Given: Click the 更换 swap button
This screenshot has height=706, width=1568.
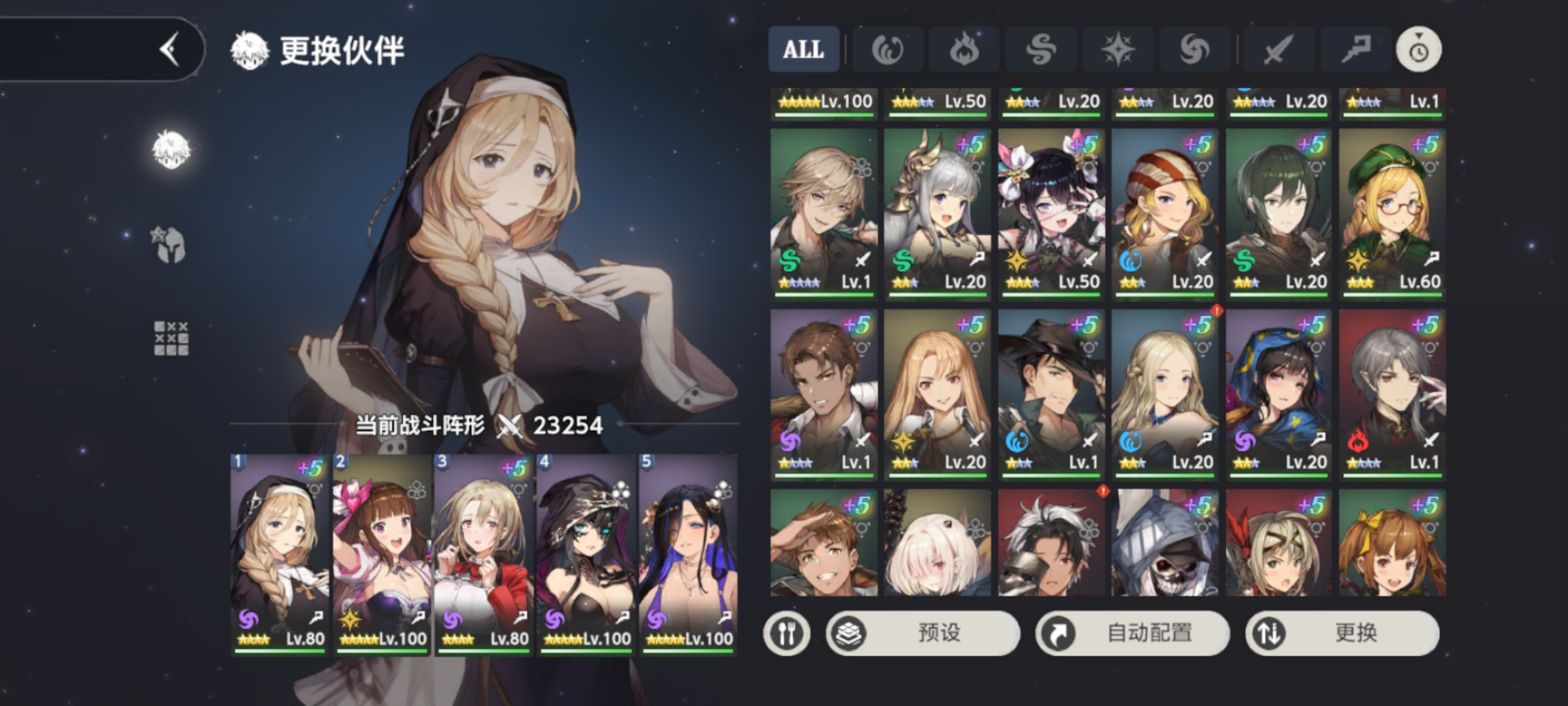Looking at the screenshot, I should click(x=1342, y=633).
